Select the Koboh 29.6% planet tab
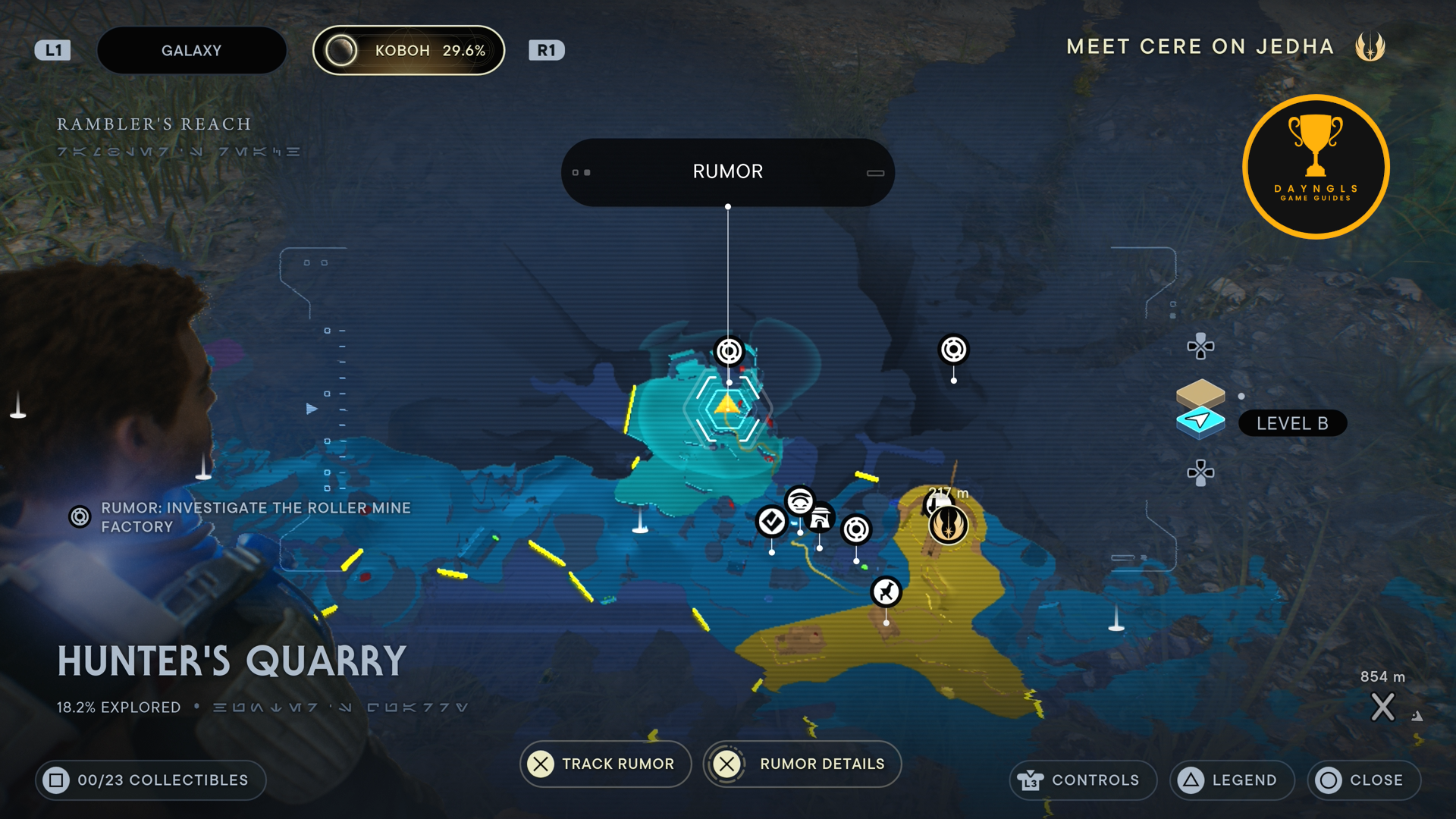The width and height of the screenshot is (1456, 819). [409, 51]
